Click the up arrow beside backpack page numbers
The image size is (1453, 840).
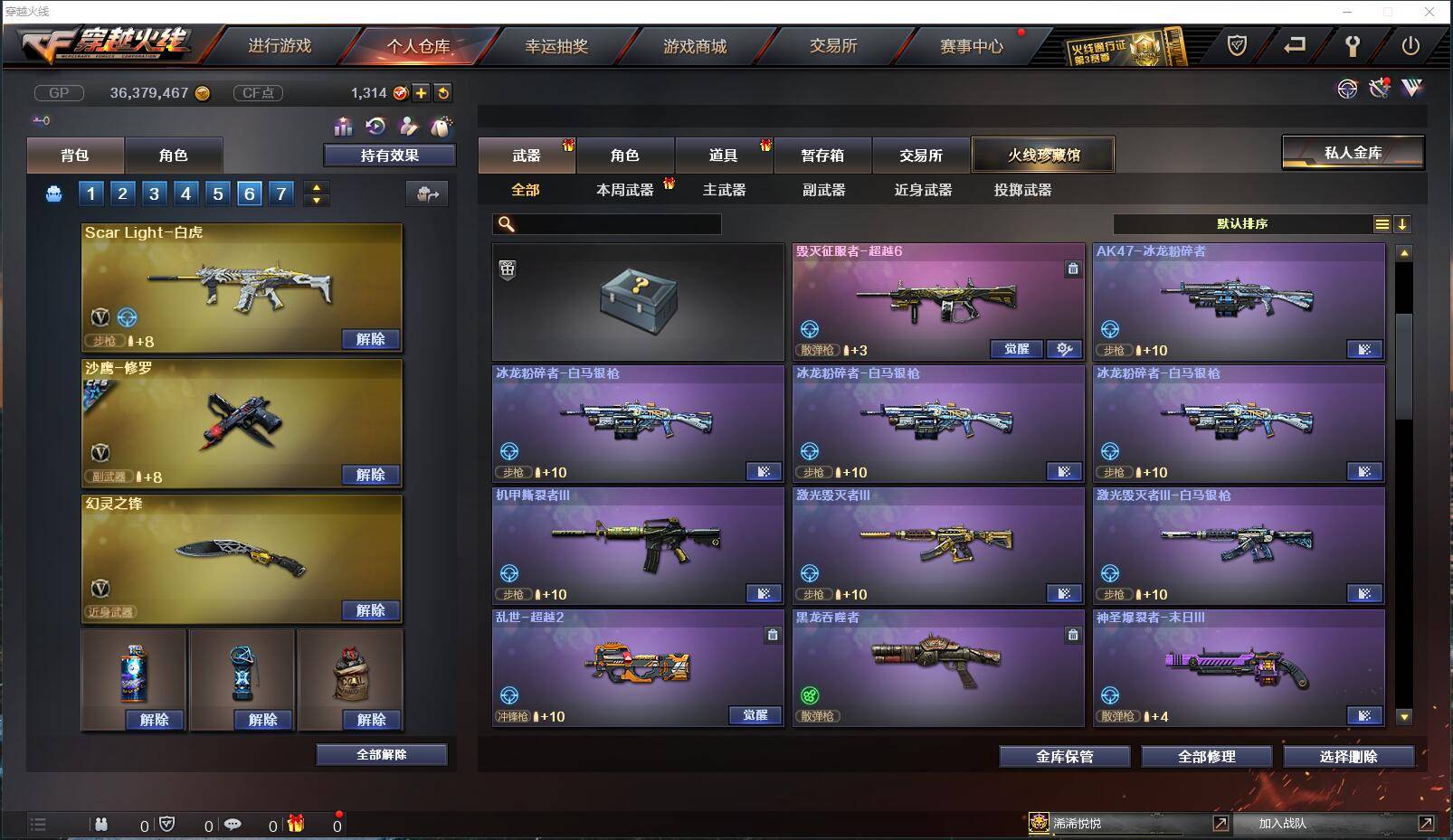[x=315, y=186]
